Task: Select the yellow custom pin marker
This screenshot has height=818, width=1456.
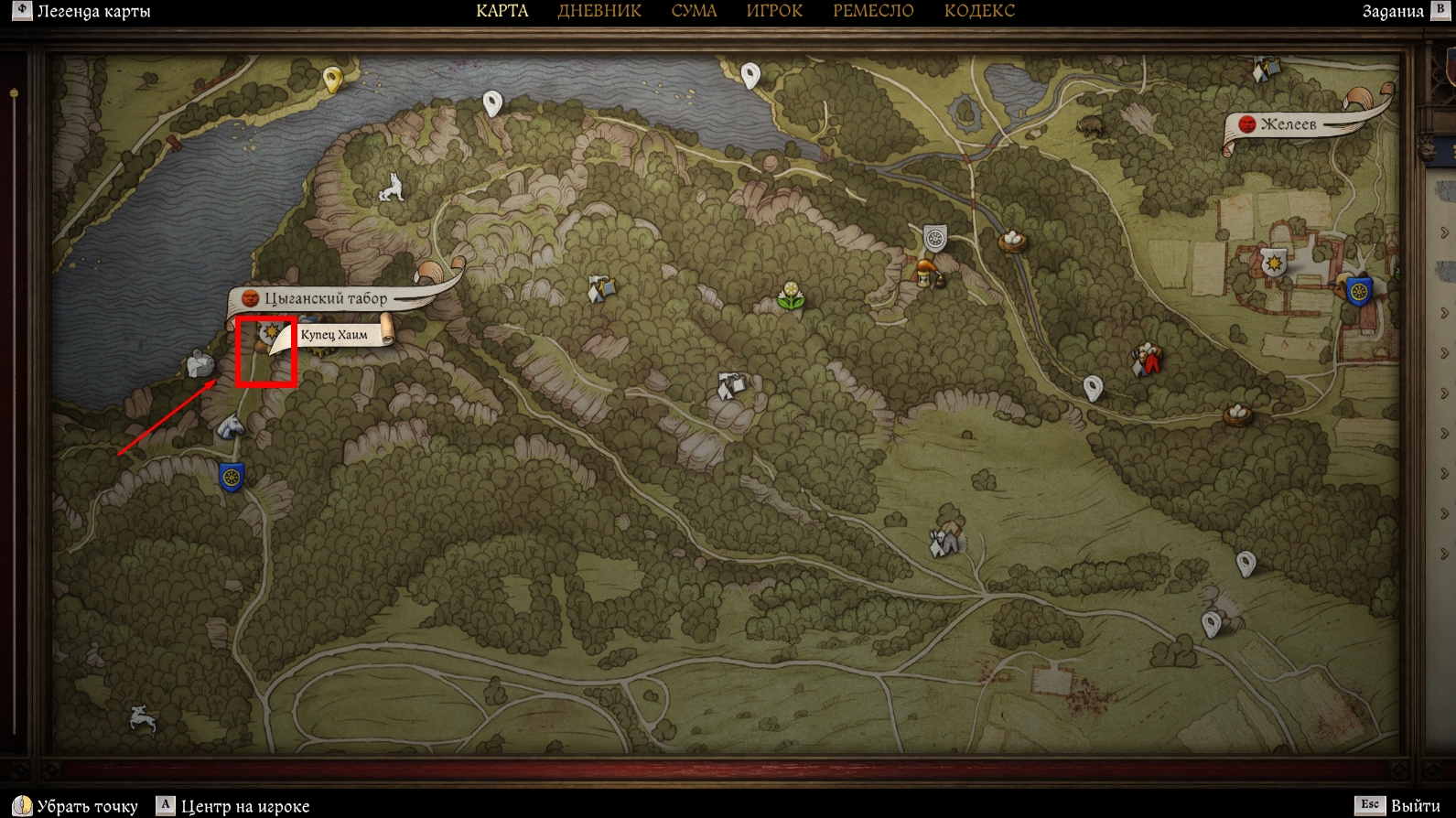Action: click(332, 79)
